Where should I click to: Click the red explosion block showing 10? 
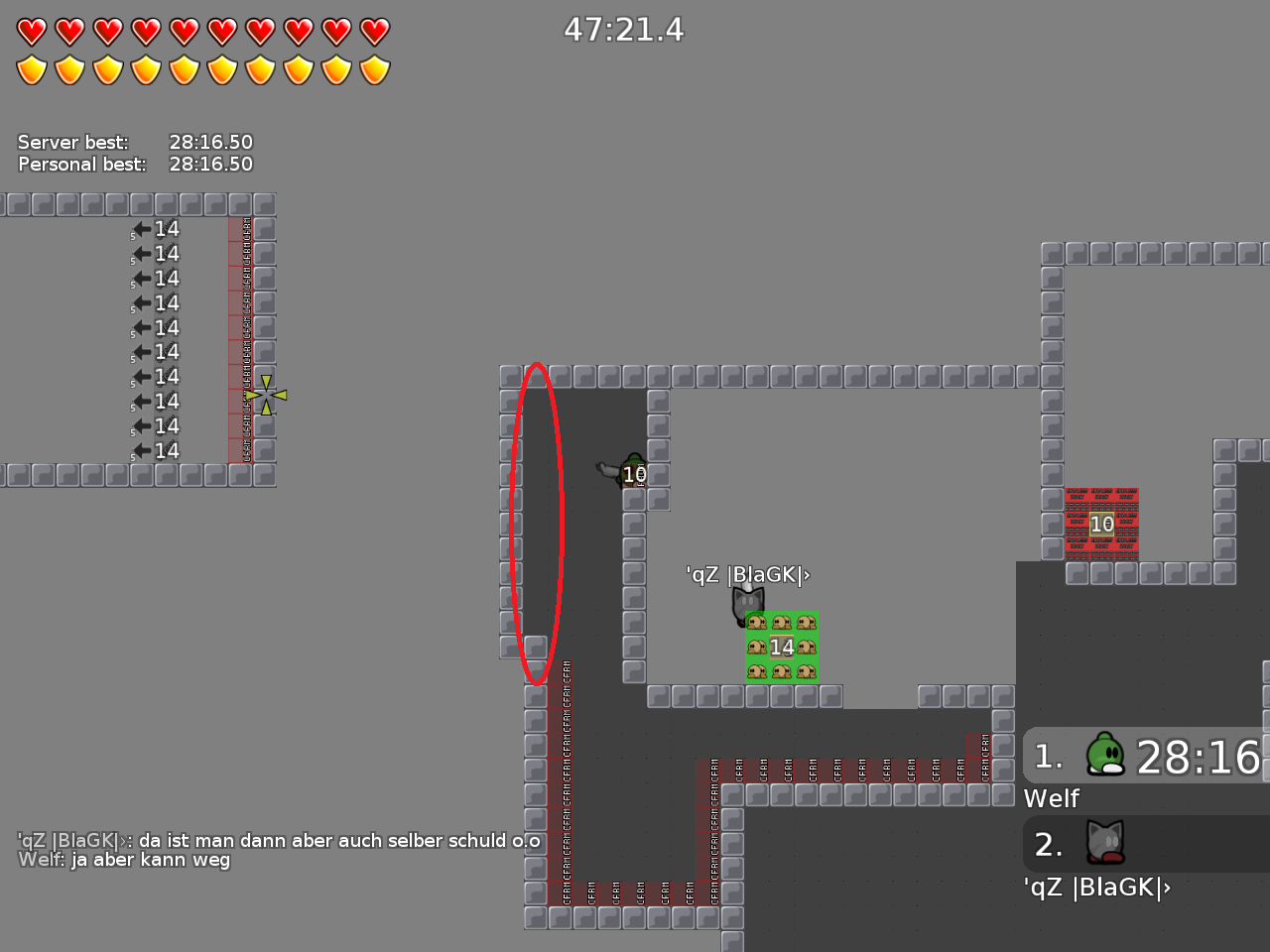point(1099,525)
